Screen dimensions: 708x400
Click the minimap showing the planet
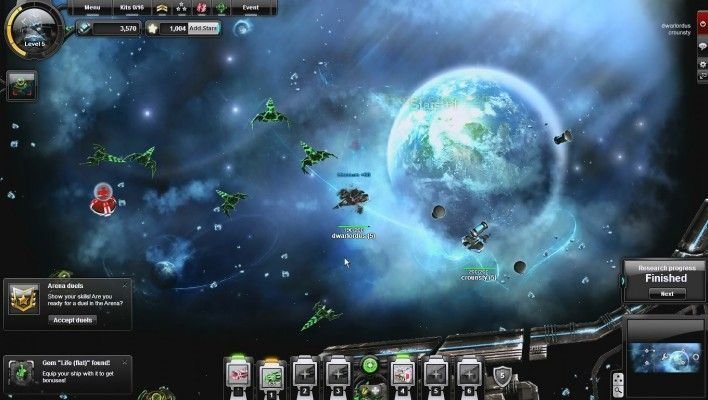(x=664, y=353)
